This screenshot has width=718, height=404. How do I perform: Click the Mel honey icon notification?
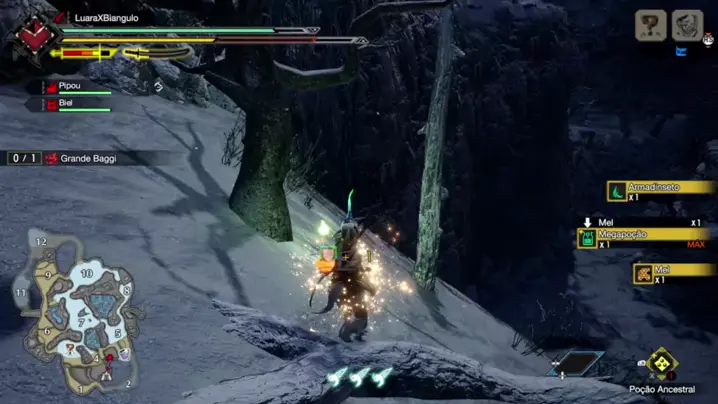(x=644, y=272)
